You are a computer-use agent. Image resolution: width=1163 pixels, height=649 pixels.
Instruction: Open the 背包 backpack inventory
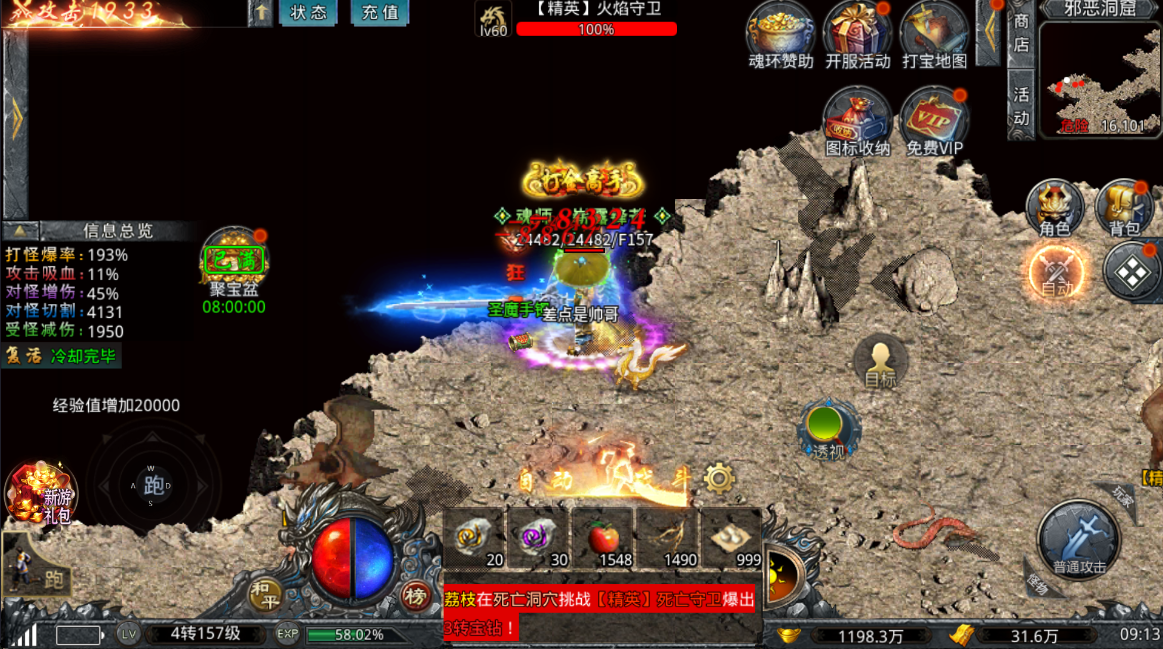(x=1124, y=208)
